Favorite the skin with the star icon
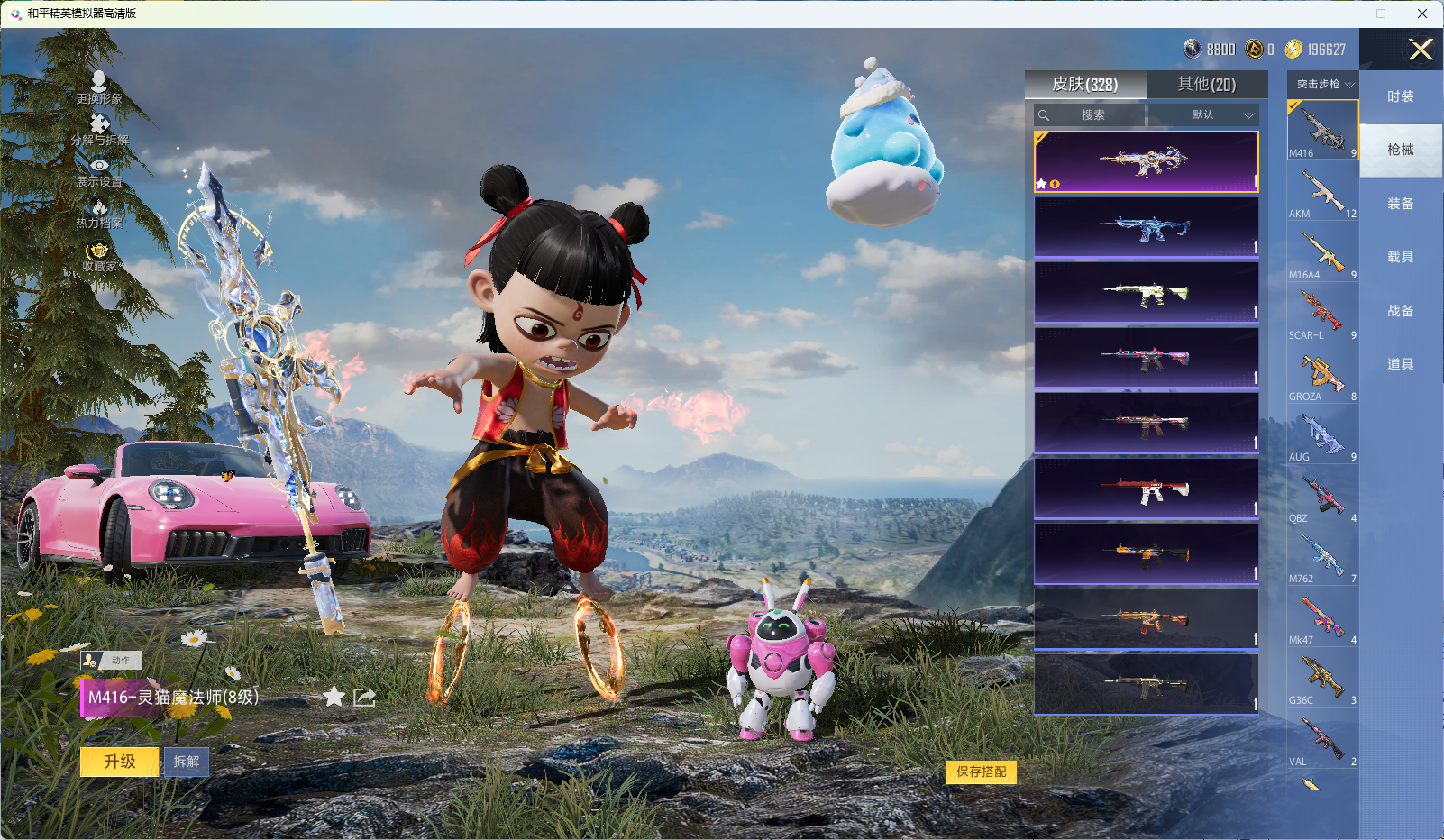The width and height of the screenshot is (1444, 840). coord(334,697)
